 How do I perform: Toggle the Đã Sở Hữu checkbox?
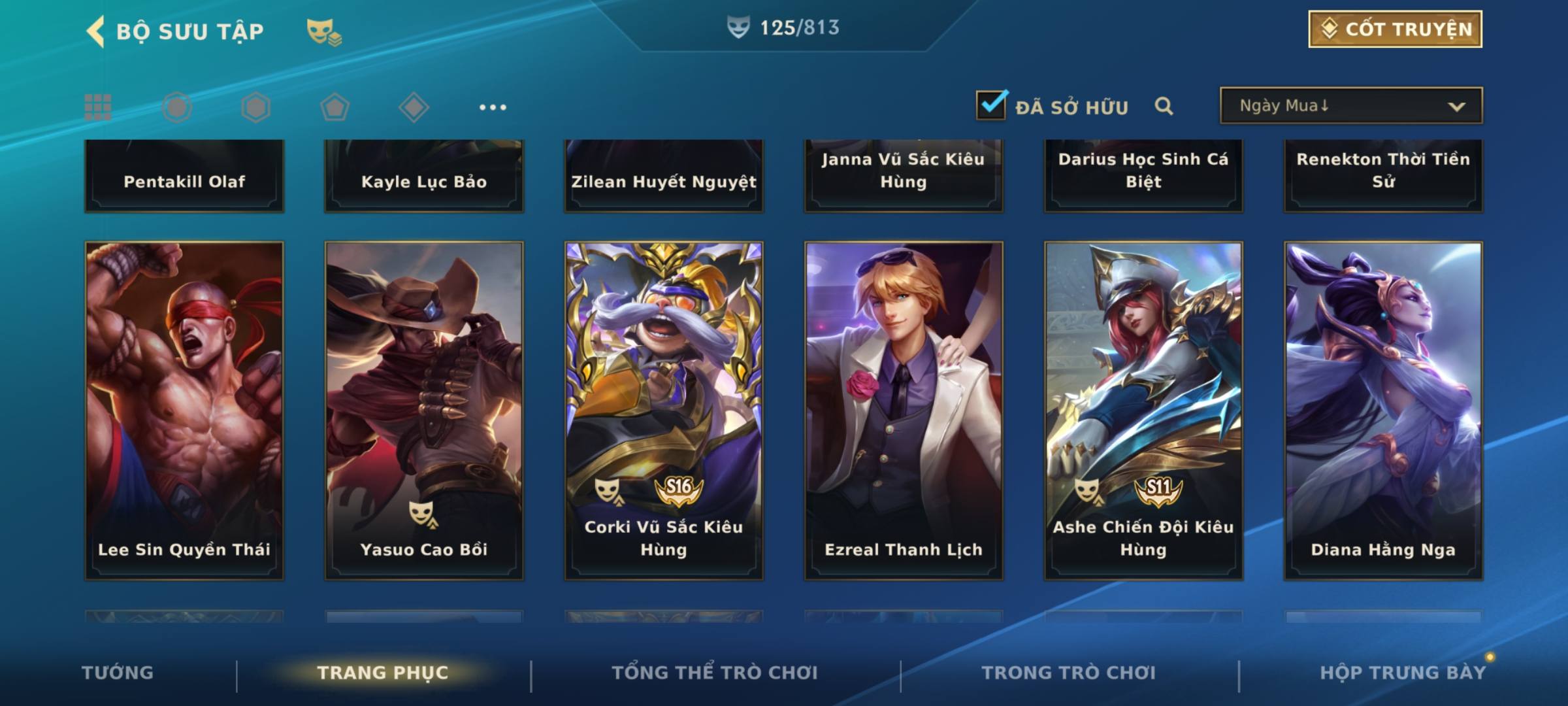991,105
